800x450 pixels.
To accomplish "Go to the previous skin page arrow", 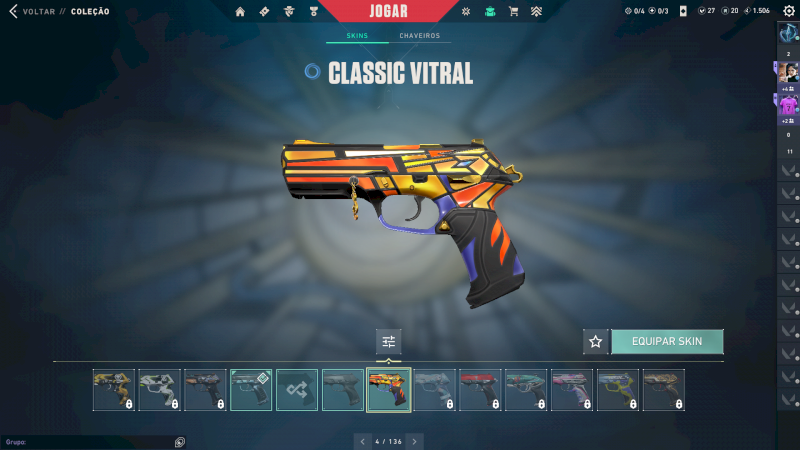I will tap(361, 441).
